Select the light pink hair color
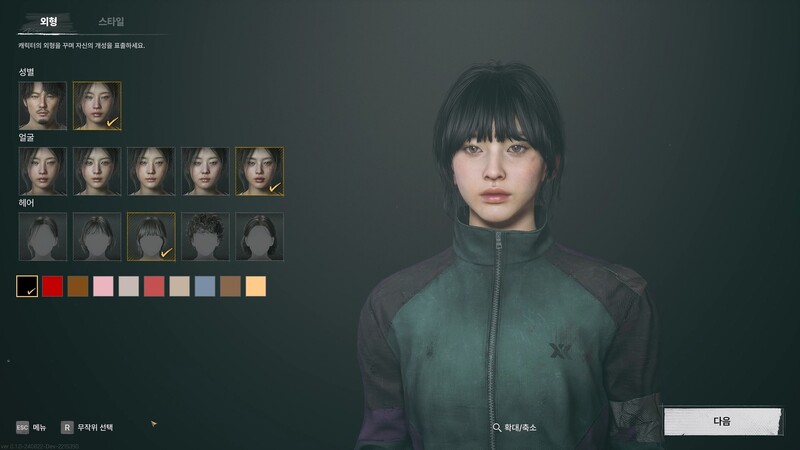The image size is (800, 450). [104, 287]
